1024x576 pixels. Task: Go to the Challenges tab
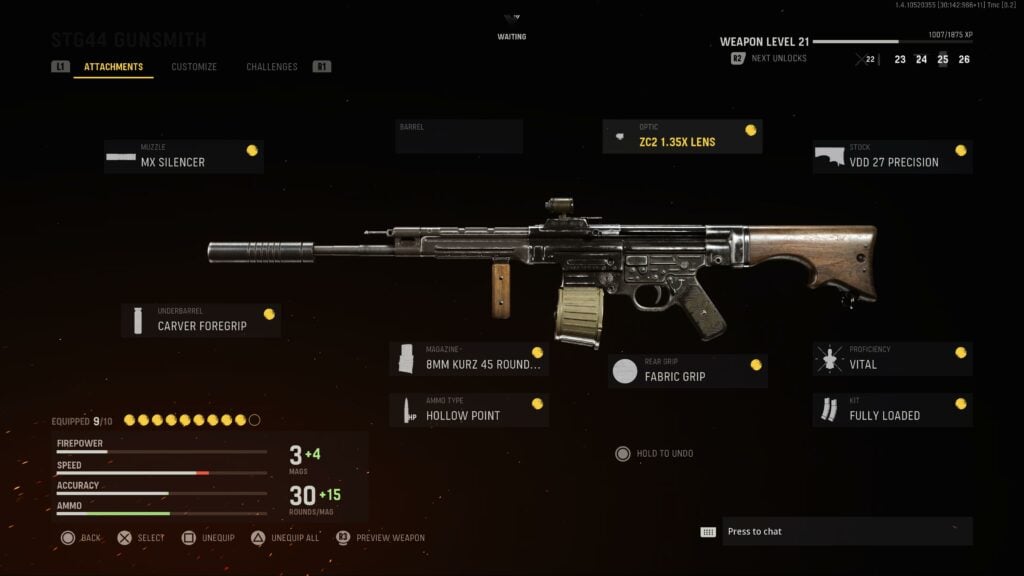coord(272,67)
